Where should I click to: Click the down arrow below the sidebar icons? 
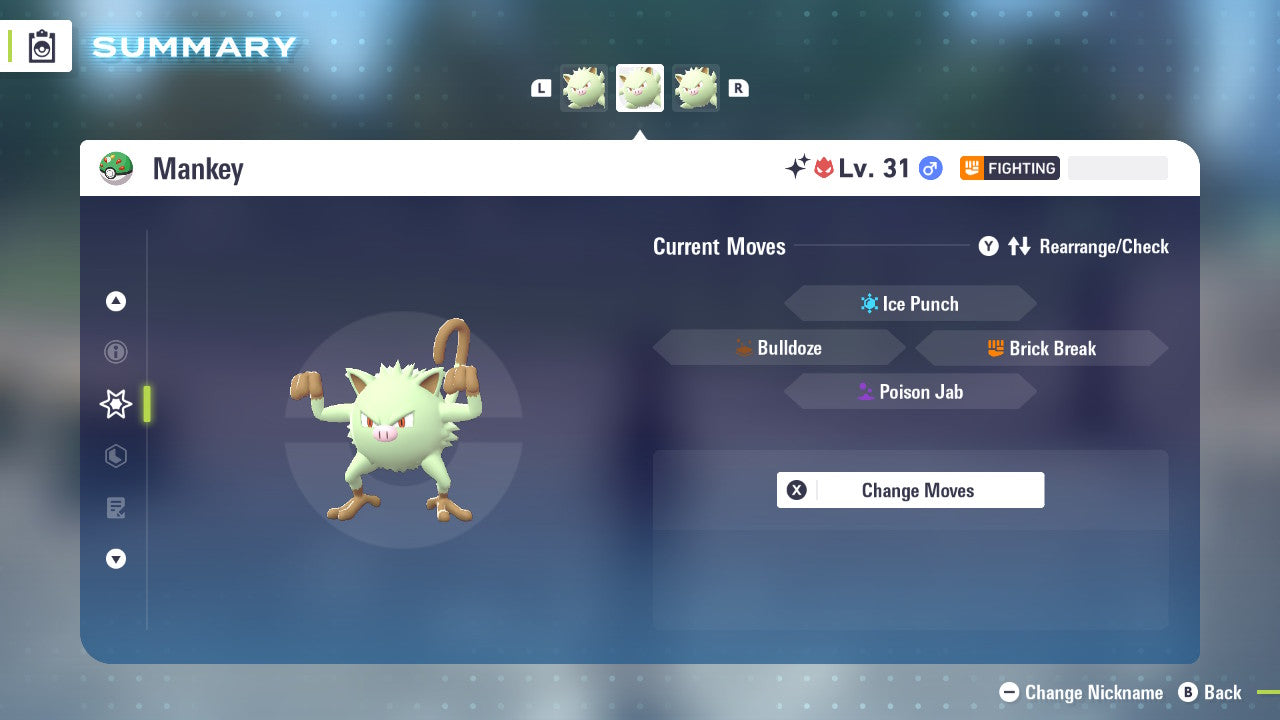[116, 559]
